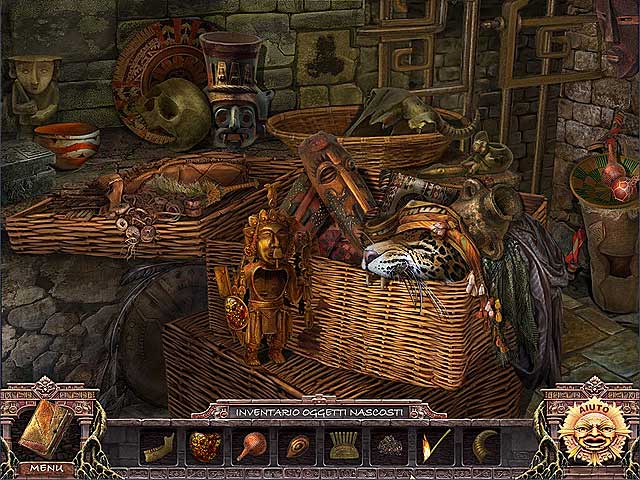Screen dimensions: 640x480
Task: Choose the orange gourd rattle slot
Action: [250, 446]
